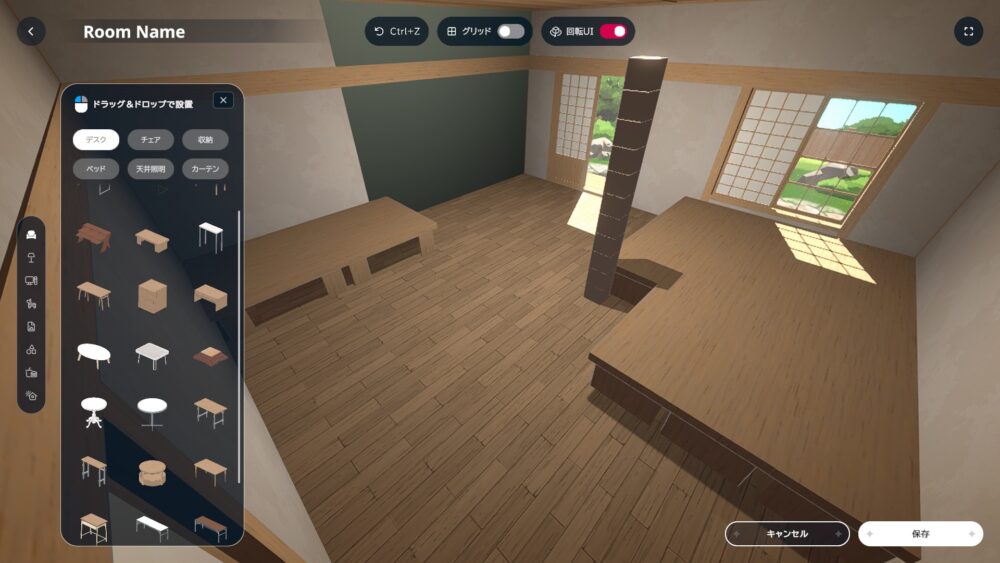Screen dimensions: 1000x563
Task: Turn off the 回転UI rotation toggle
Action: click(613, 32)
